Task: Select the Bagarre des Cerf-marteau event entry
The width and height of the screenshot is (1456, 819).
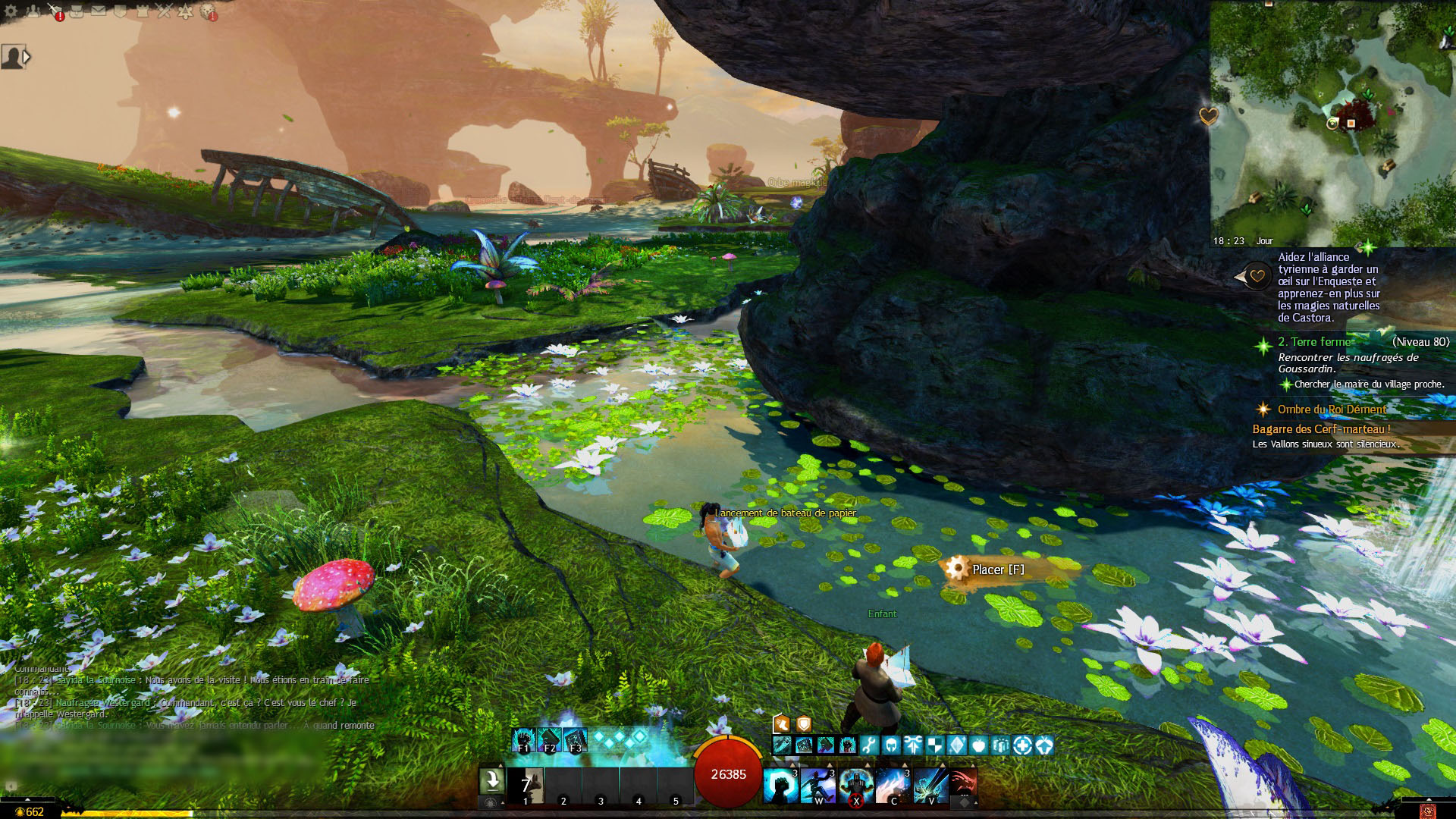Action: pos(1321,429)
